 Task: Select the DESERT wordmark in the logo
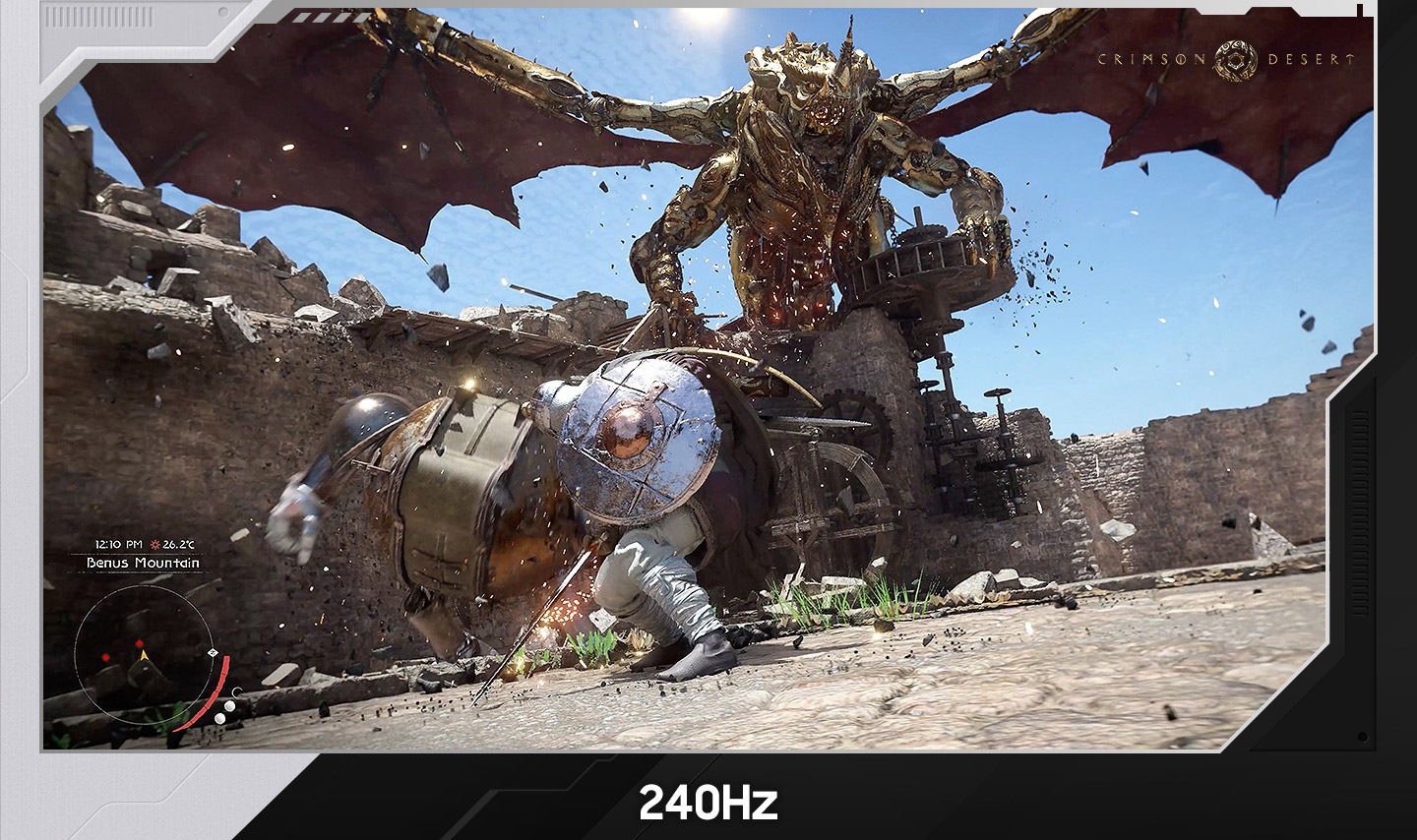tap(1310, 59)
